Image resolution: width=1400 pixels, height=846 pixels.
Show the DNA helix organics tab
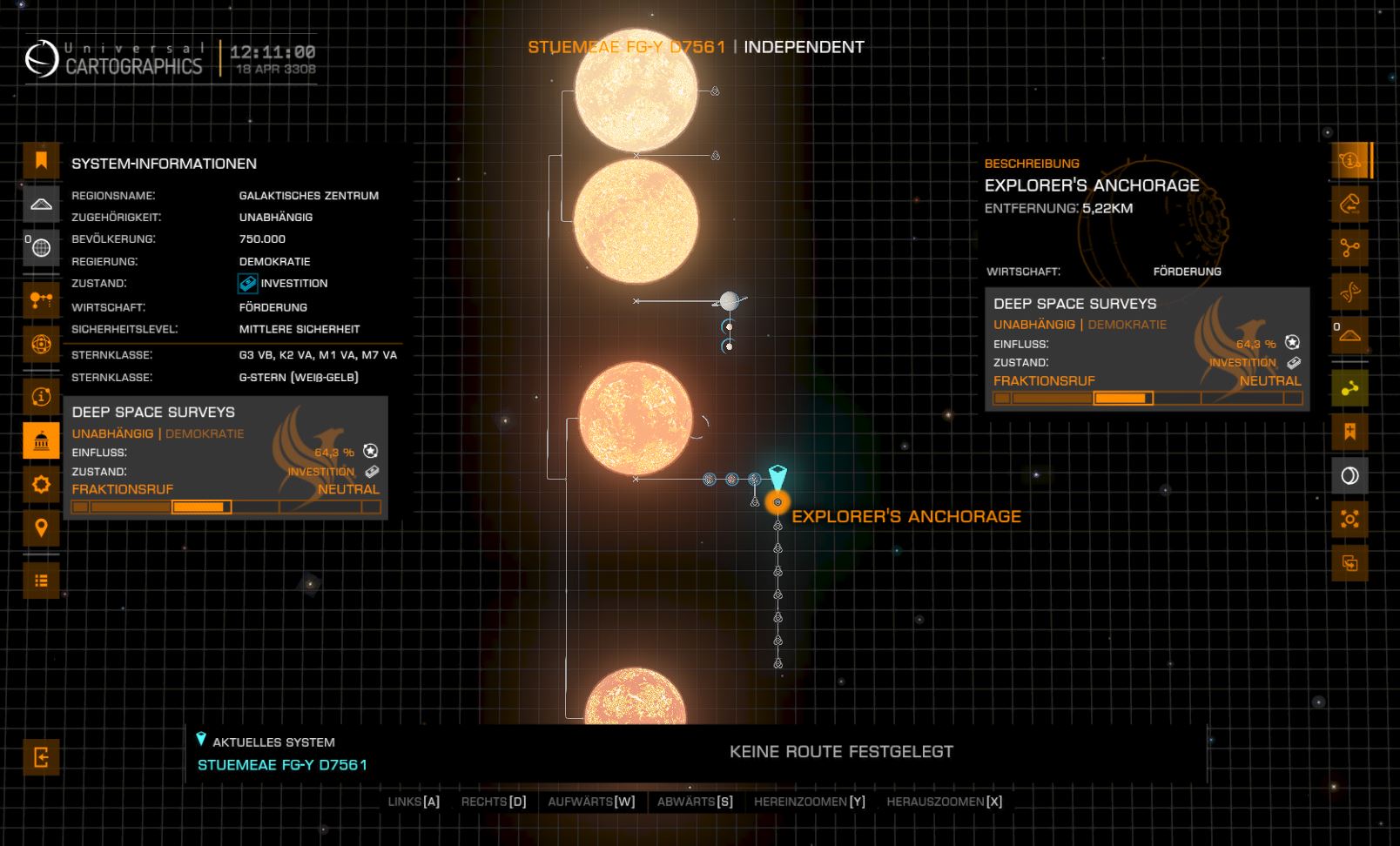(x=1350, y=292)
